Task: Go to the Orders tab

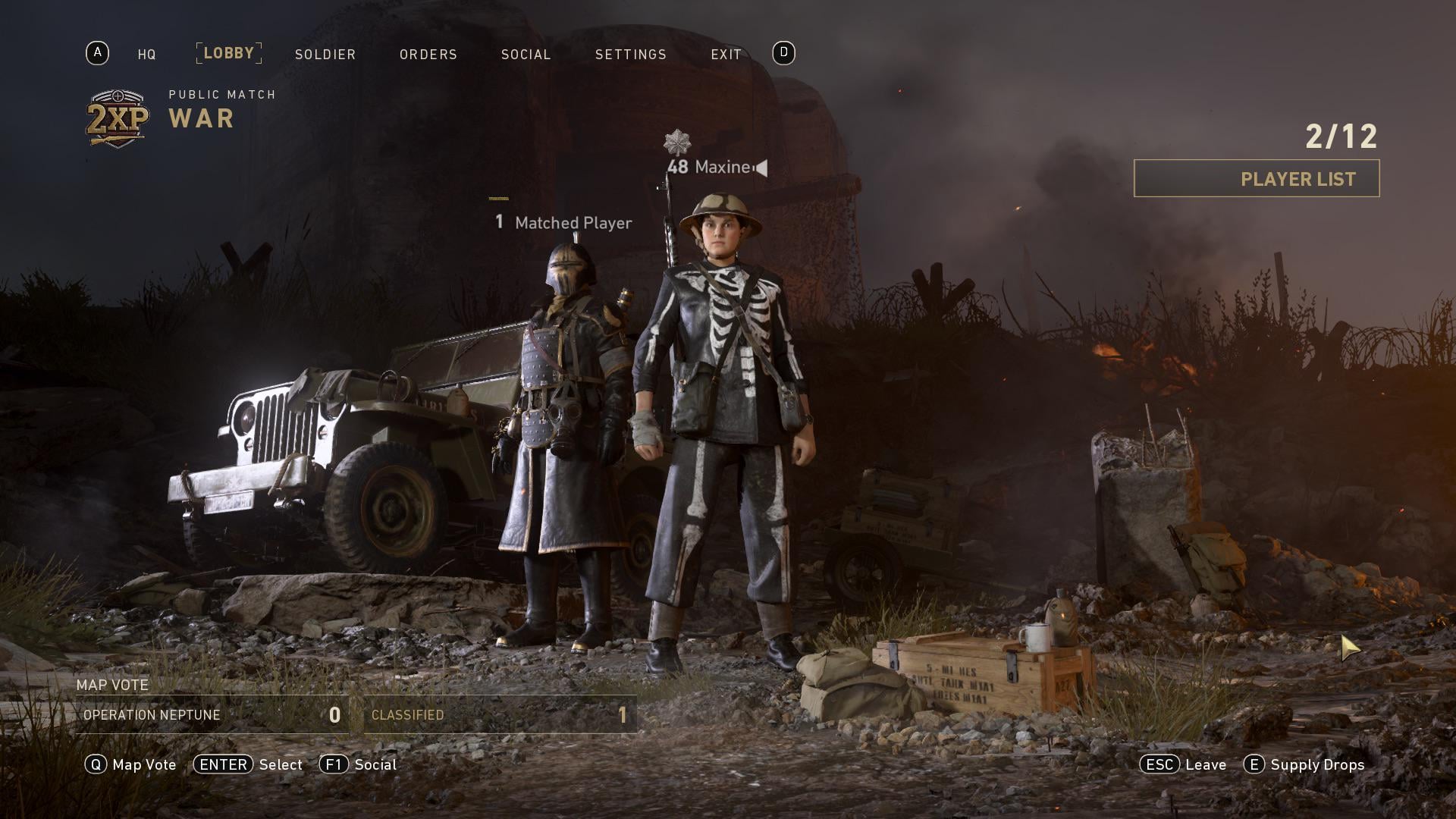Action: (x=428, y=55)
